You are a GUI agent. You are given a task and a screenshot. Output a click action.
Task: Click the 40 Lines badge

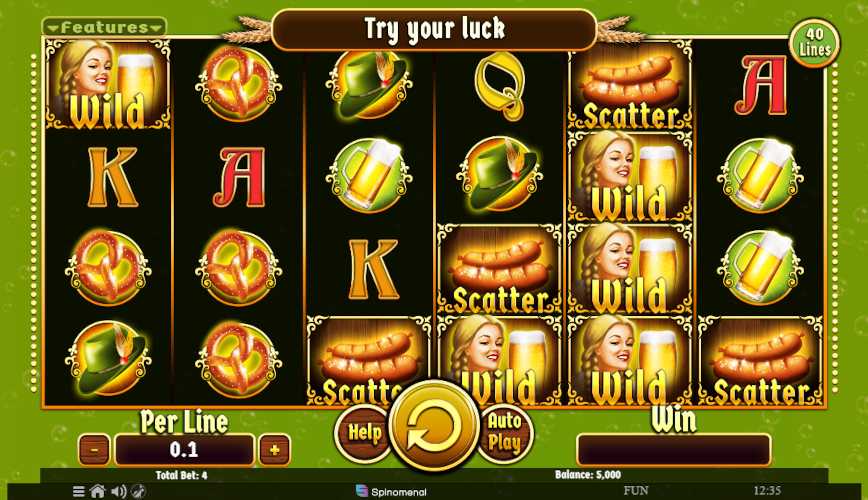[816, 42]
